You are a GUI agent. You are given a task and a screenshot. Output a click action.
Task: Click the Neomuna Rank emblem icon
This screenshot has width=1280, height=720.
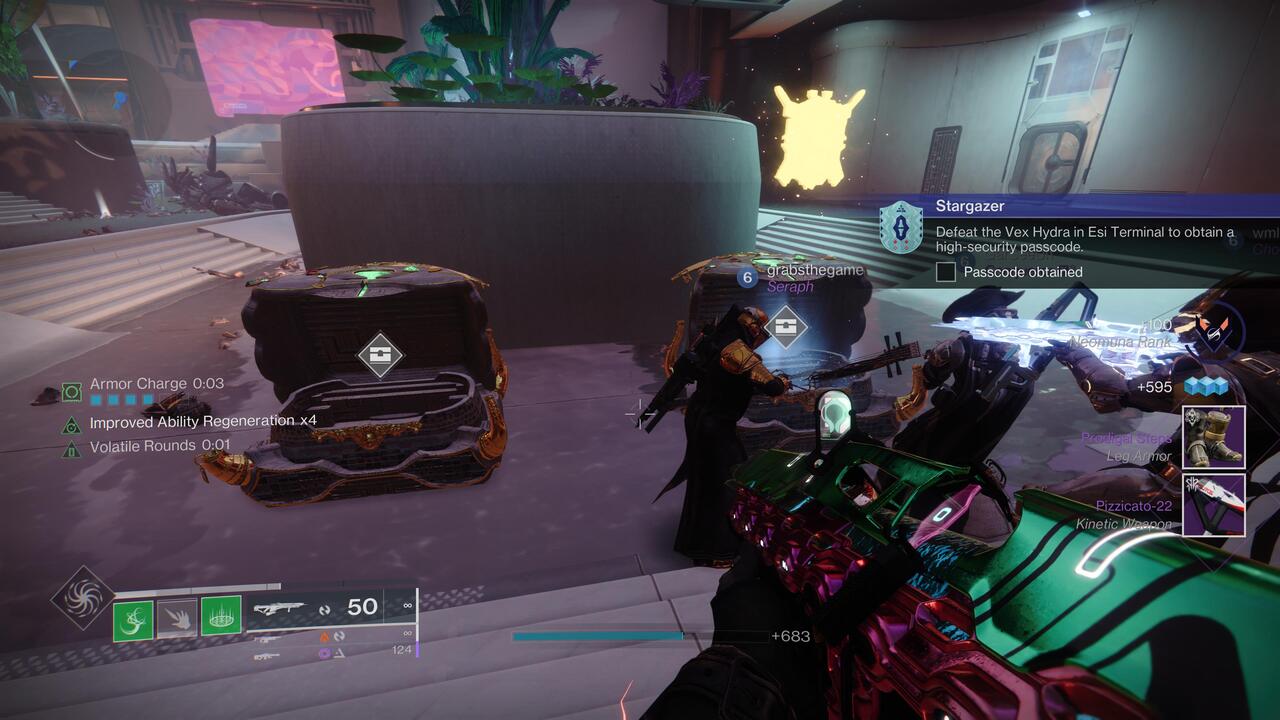pos(1213,334)
